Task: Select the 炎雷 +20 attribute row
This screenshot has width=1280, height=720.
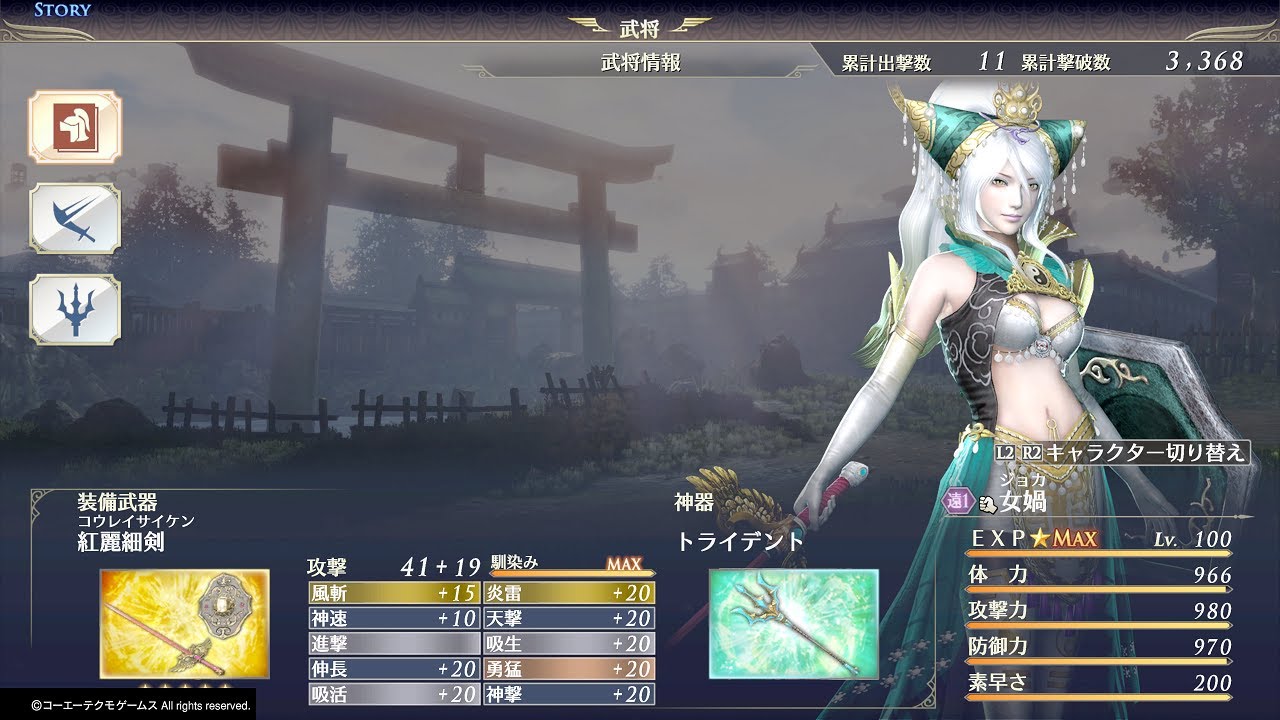Action: click(569, 593)
